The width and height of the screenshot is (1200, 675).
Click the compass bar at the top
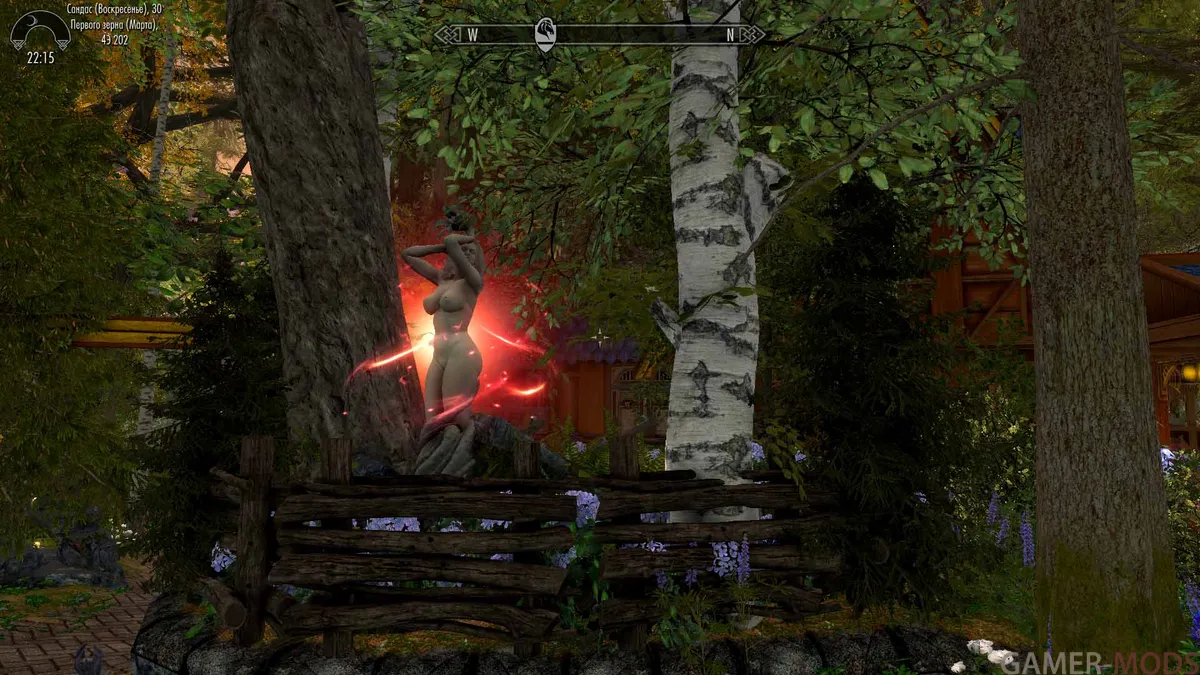(600, 35)
